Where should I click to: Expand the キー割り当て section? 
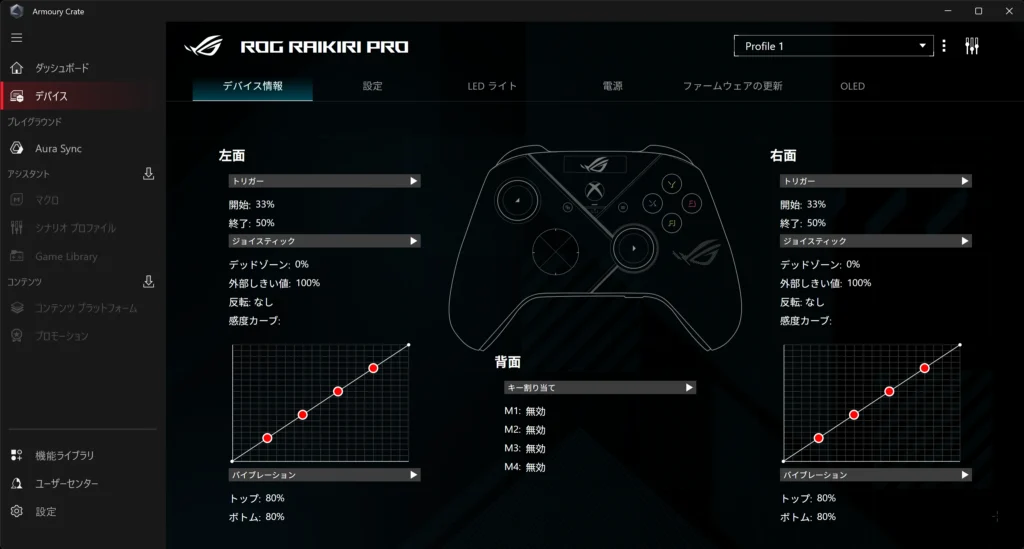[600, 387]
